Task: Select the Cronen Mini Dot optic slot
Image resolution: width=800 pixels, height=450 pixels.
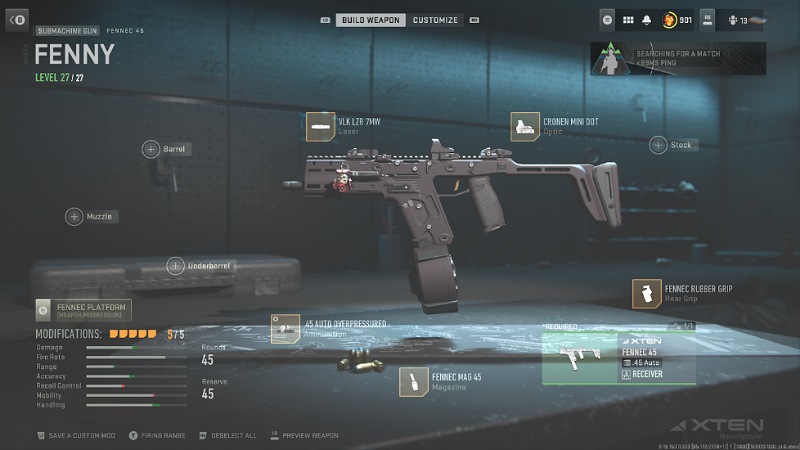Action: point(525,126)
